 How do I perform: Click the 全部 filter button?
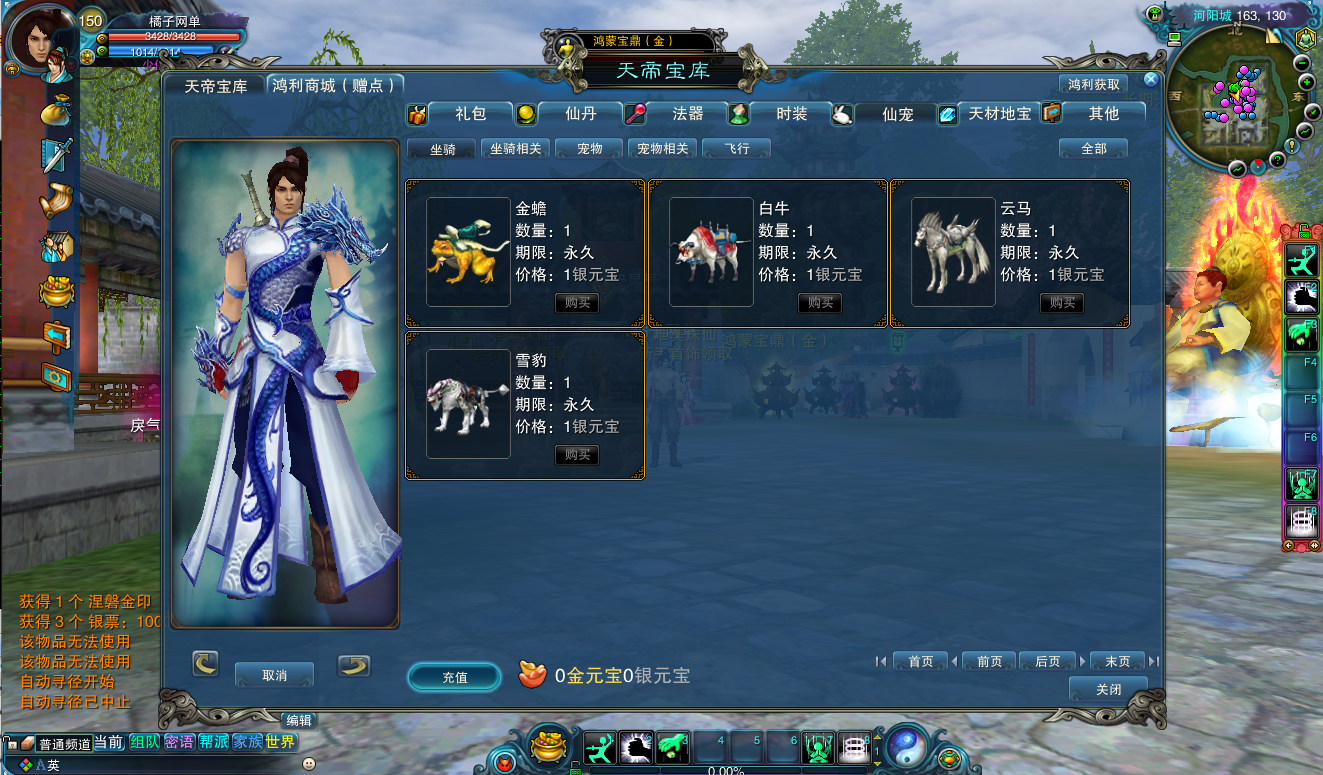coord(1093,149)
